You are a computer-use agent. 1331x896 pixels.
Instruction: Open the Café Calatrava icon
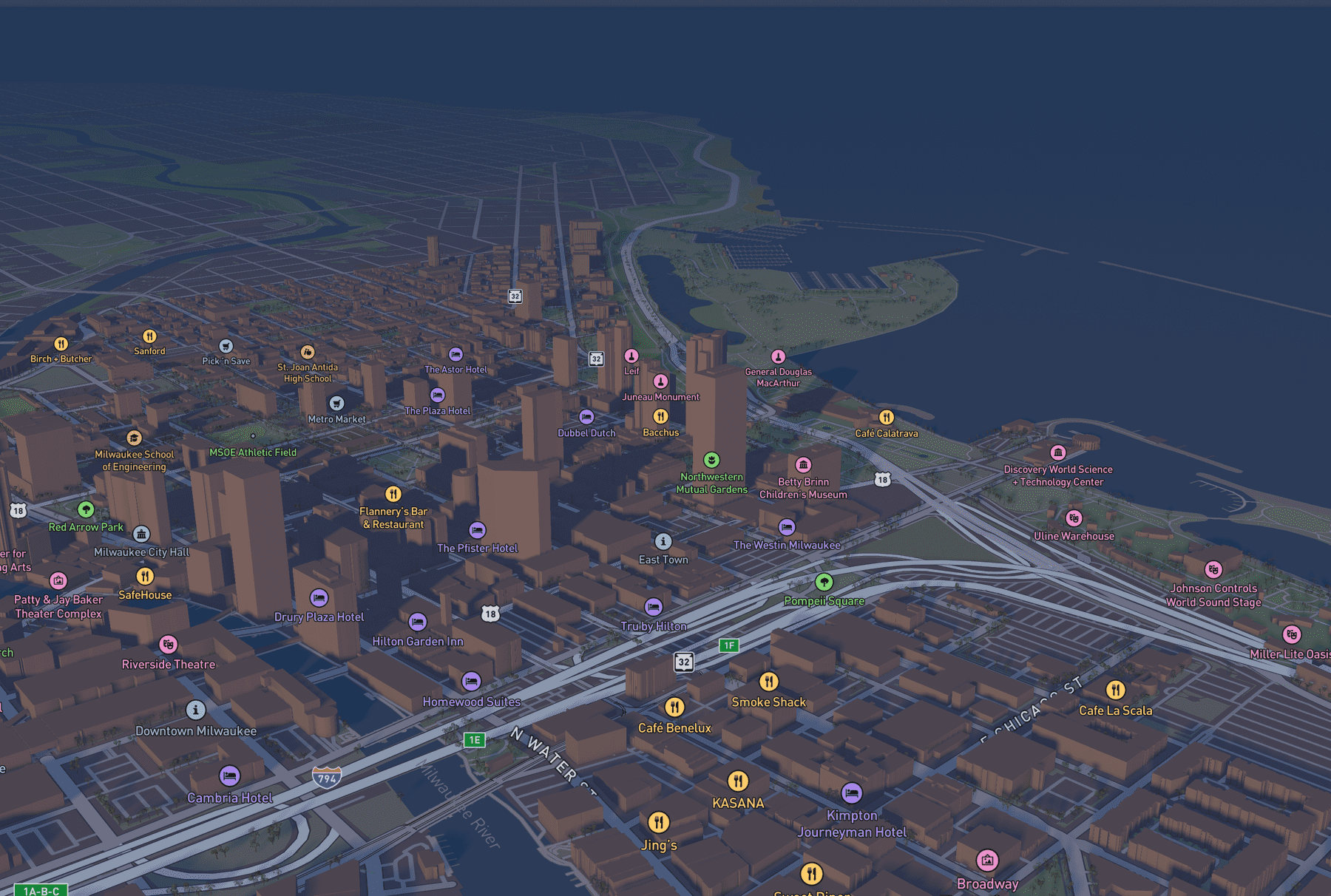click(887, 416)
